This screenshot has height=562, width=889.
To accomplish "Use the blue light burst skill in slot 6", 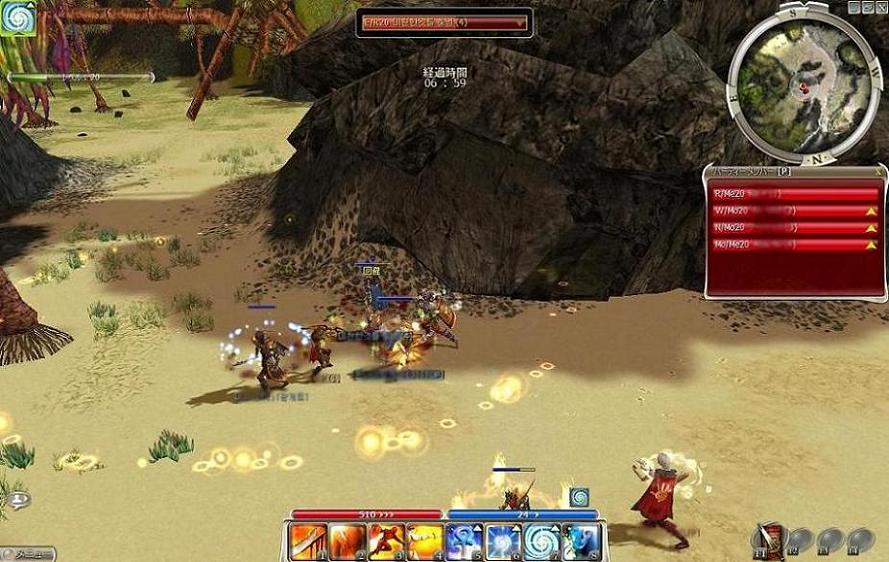I will pyautogui.click(x=503, y=541).
